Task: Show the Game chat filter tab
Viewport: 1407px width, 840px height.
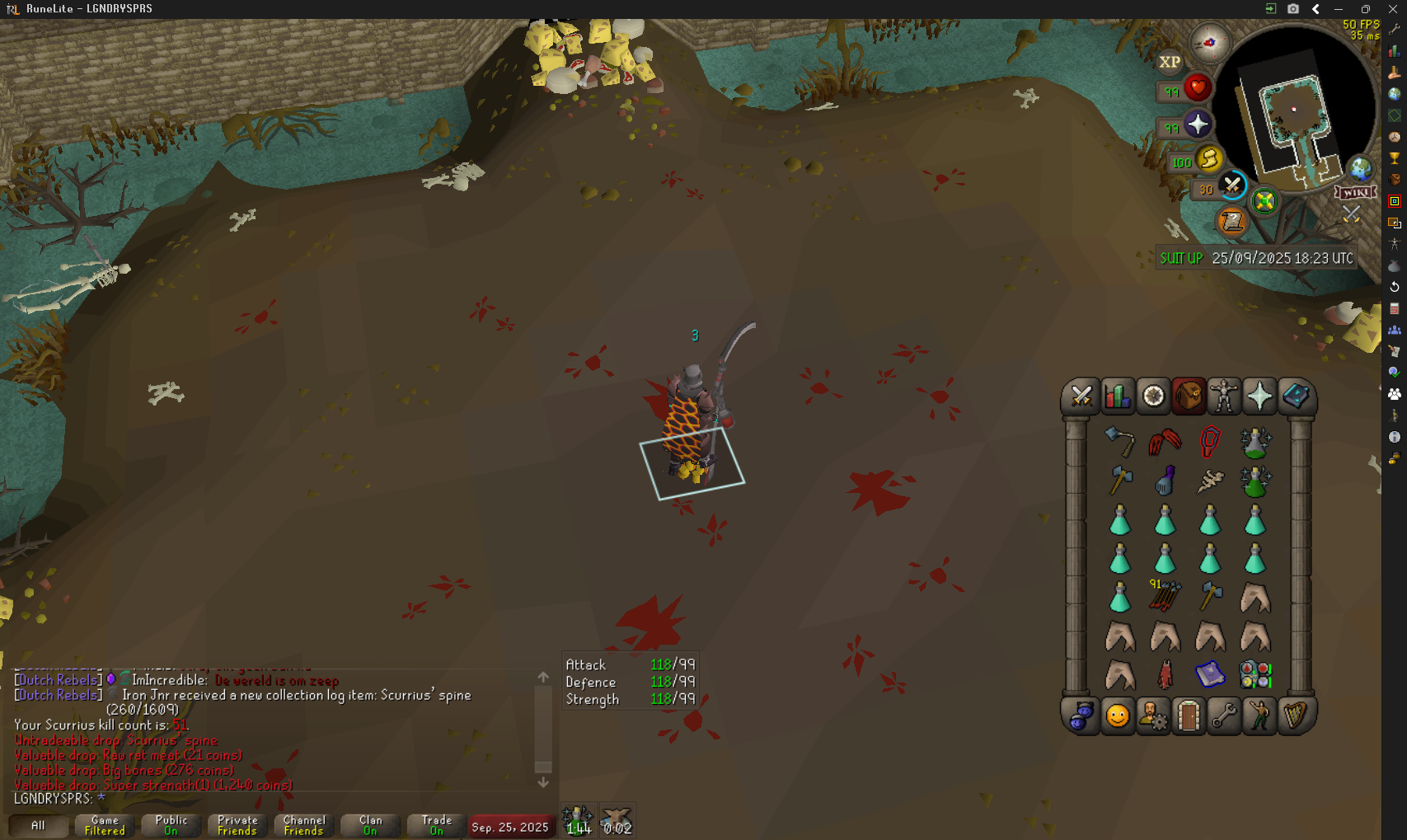Action: click(105, 825)
